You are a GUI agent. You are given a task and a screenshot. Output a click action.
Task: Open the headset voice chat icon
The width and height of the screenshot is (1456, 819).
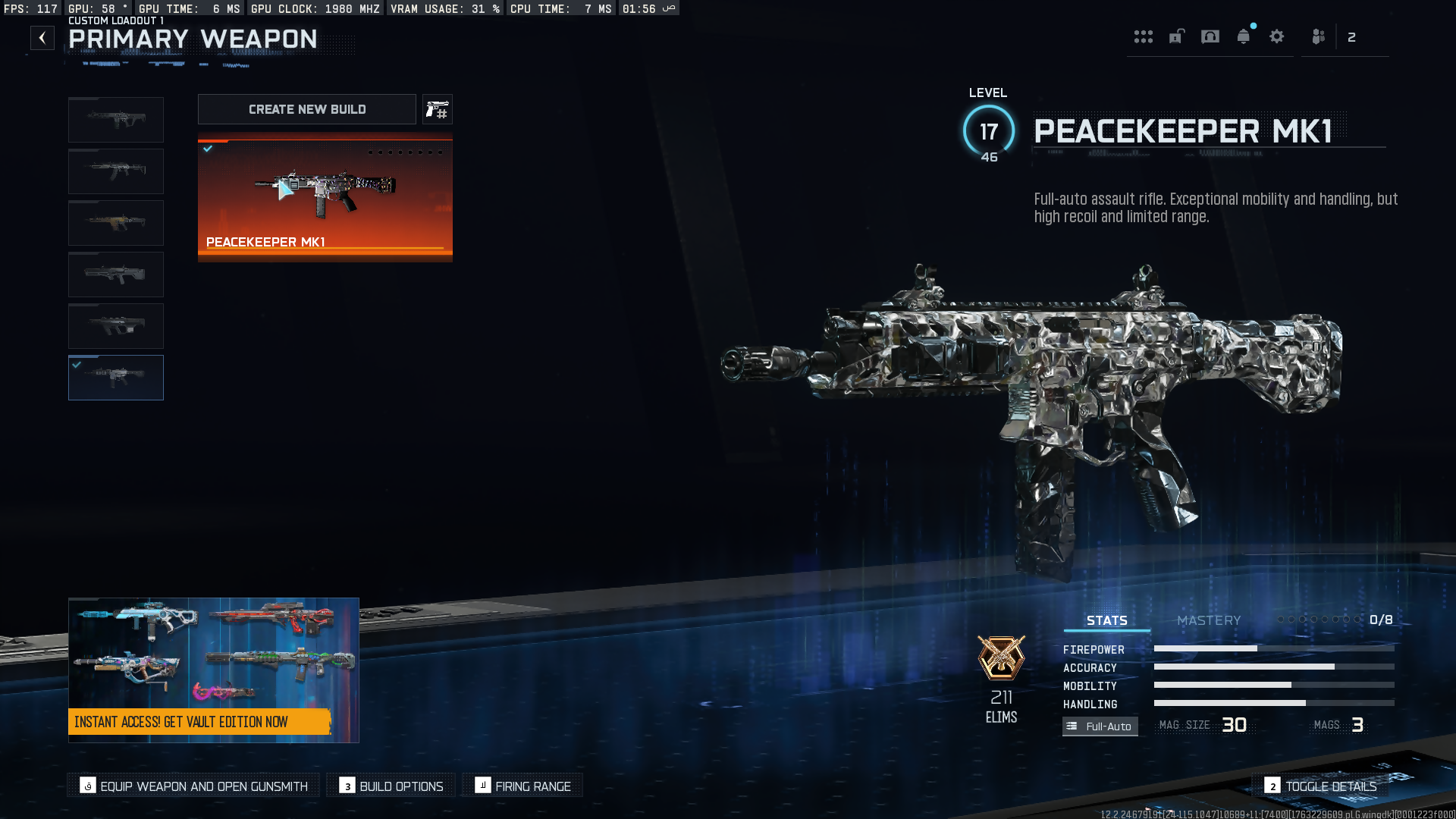(x=1210, y=36)
